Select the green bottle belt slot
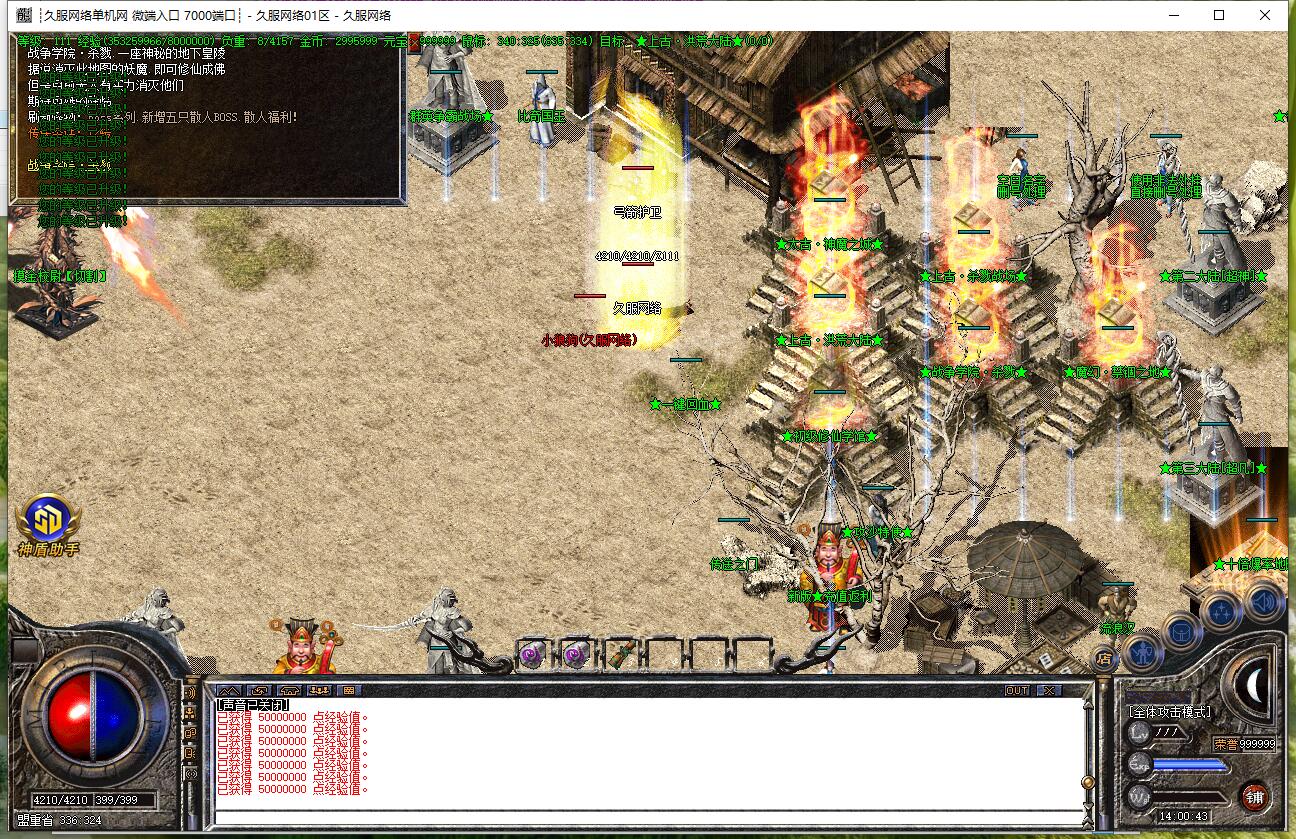 pos(621,655)
